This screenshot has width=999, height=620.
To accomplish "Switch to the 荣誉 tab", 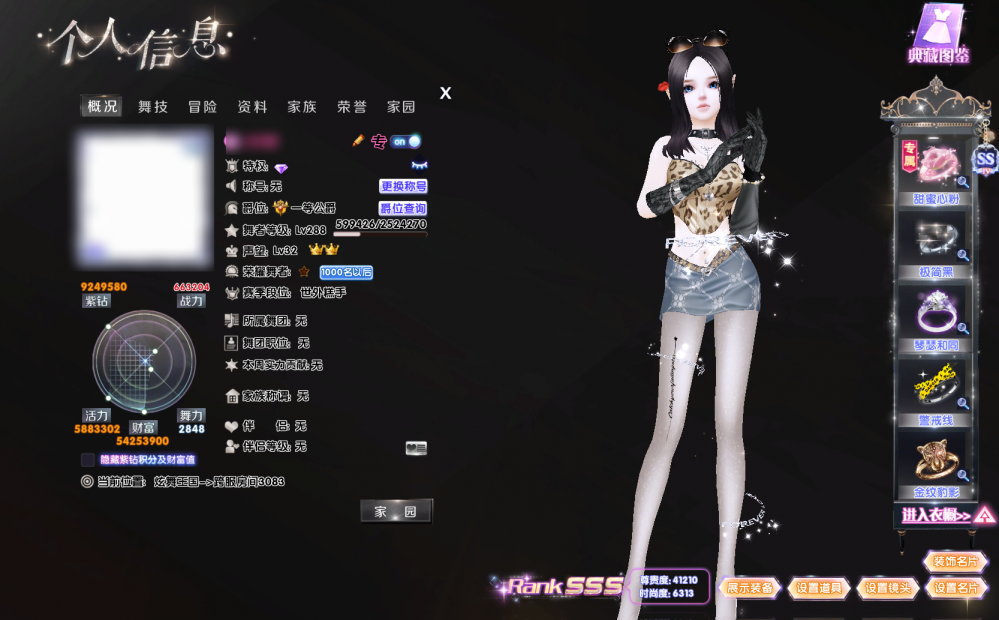I will [352, 107].
